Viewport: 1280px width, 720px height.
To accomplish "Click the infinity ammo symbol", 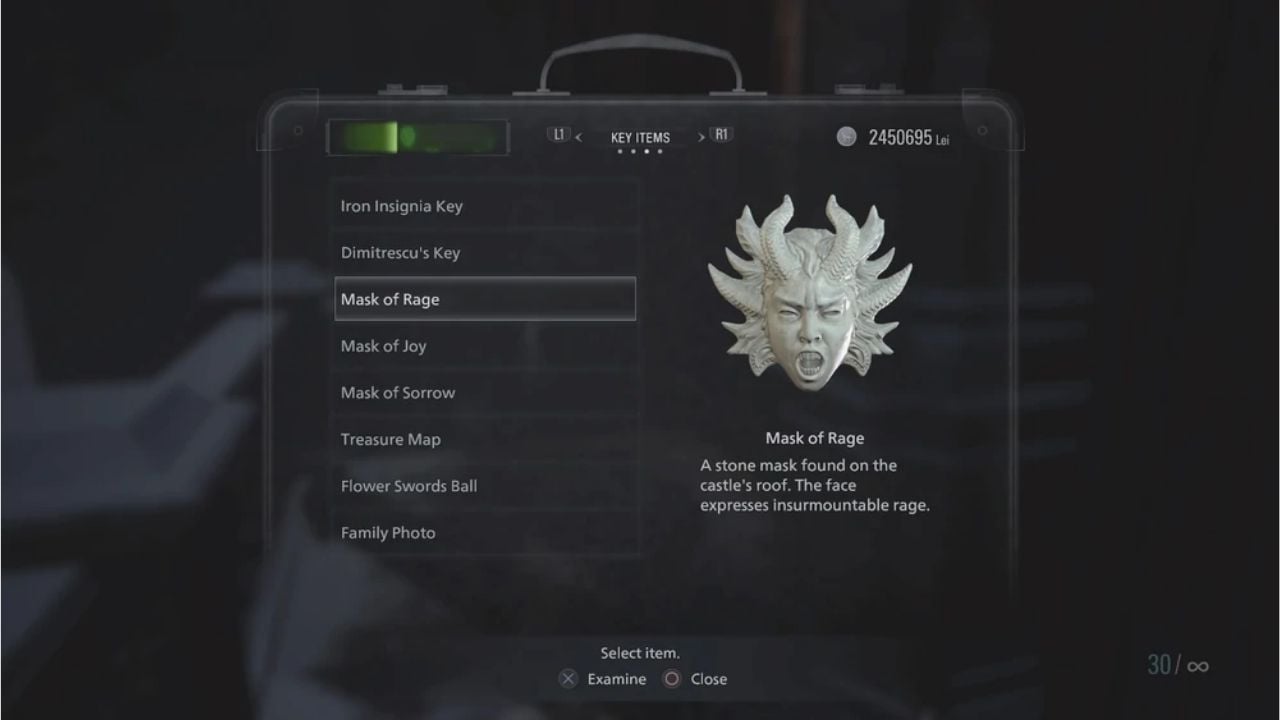I will click(x=1196, y=664).
